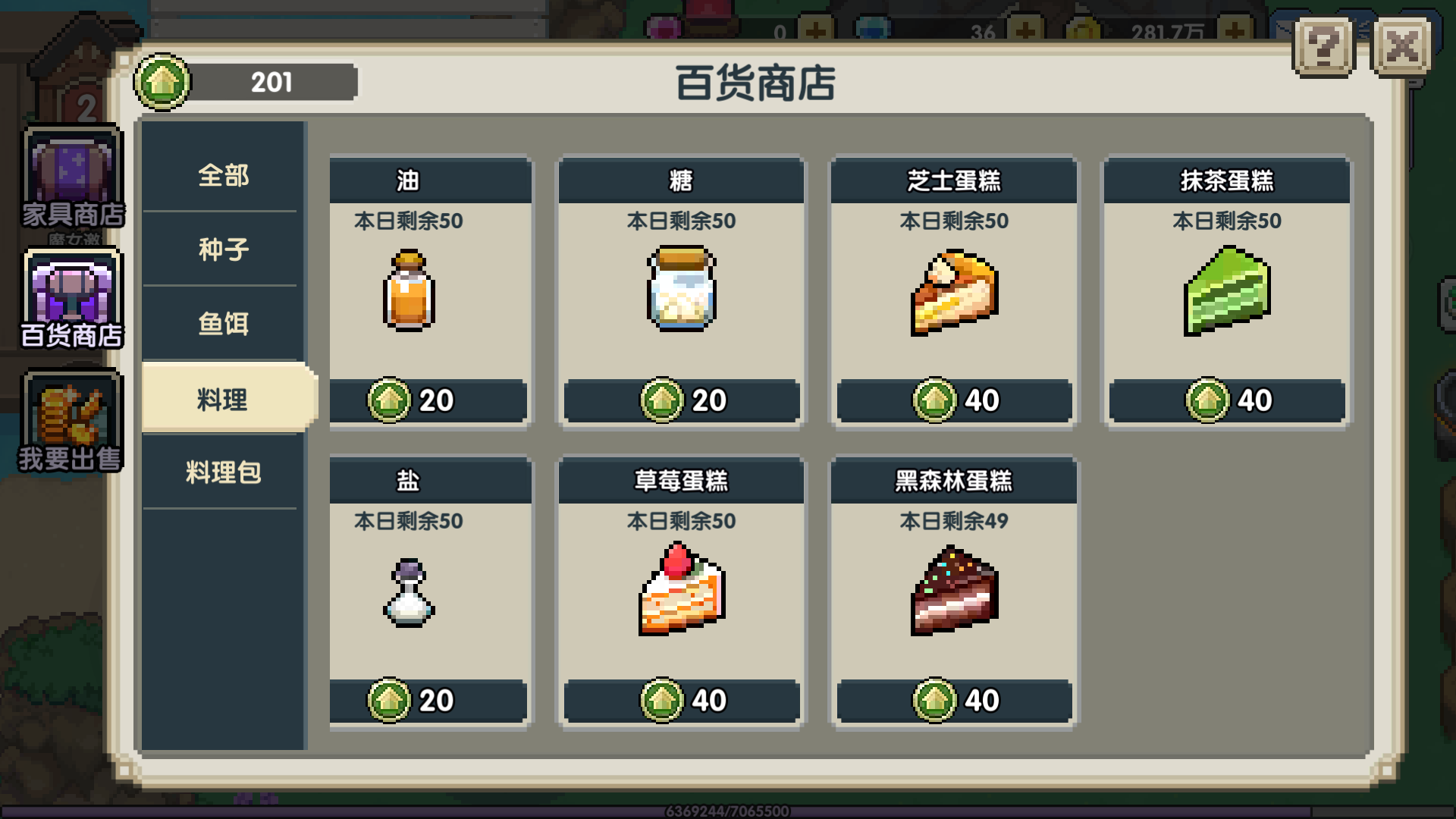
Task: Click the 糖 sugar jar item icon
Action: coord(681,288)
